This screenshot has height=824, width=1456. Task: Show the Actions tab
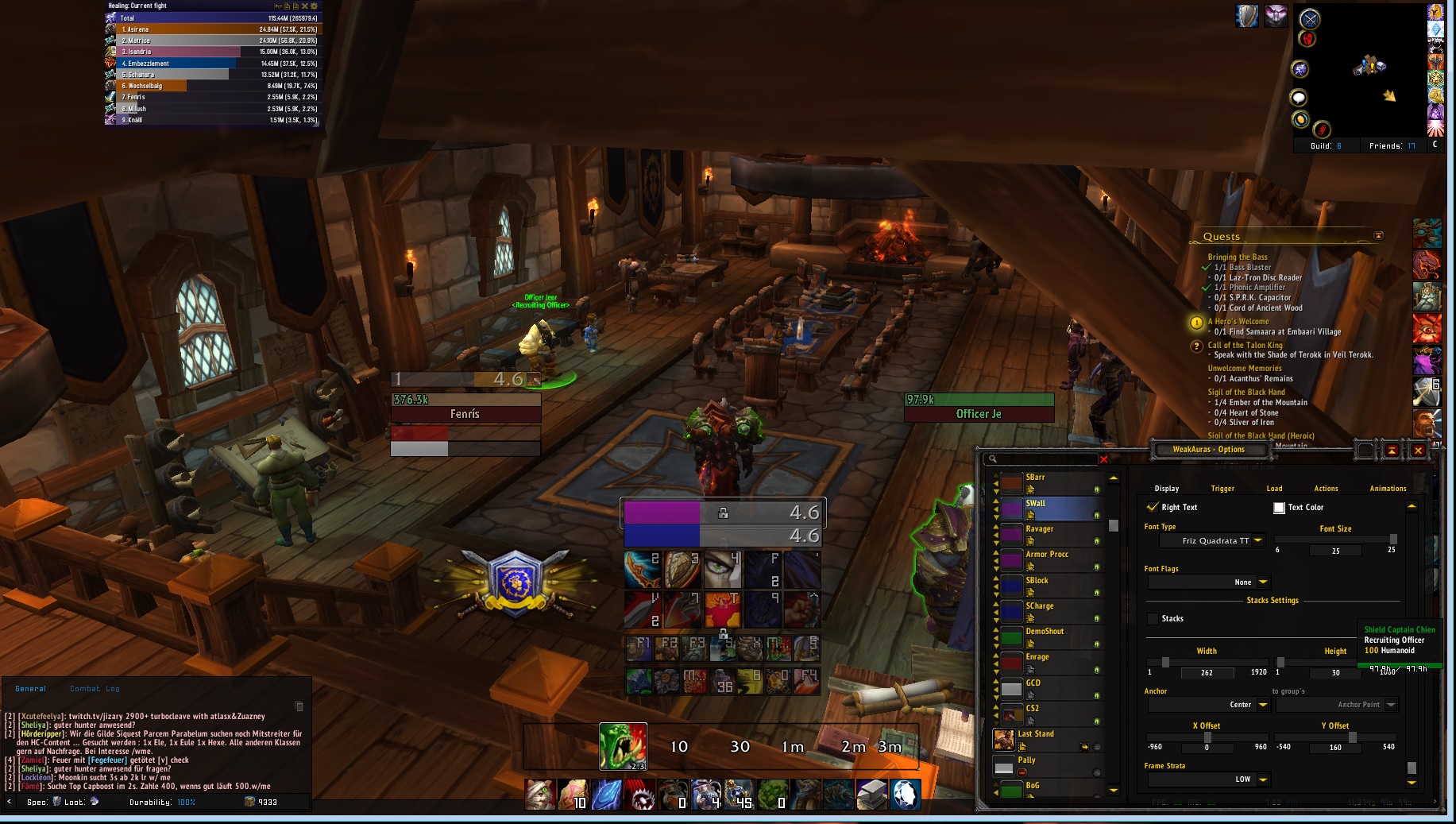(x=1326, y=489)
